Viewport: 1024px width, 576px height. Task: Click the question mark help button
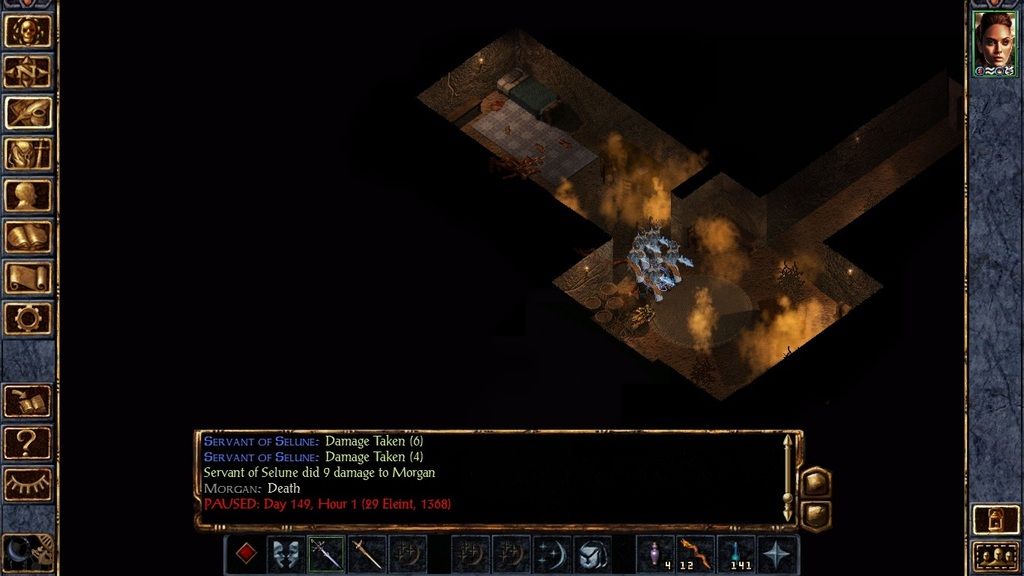coord(28,441)
